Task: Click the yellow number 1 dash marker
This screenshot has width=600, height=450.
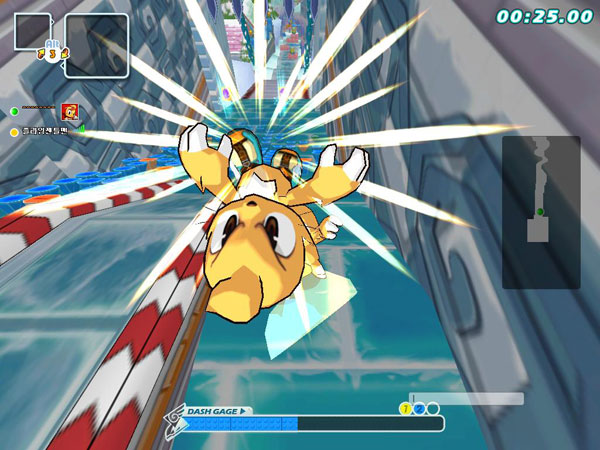Action: click(x=406, y=408)
